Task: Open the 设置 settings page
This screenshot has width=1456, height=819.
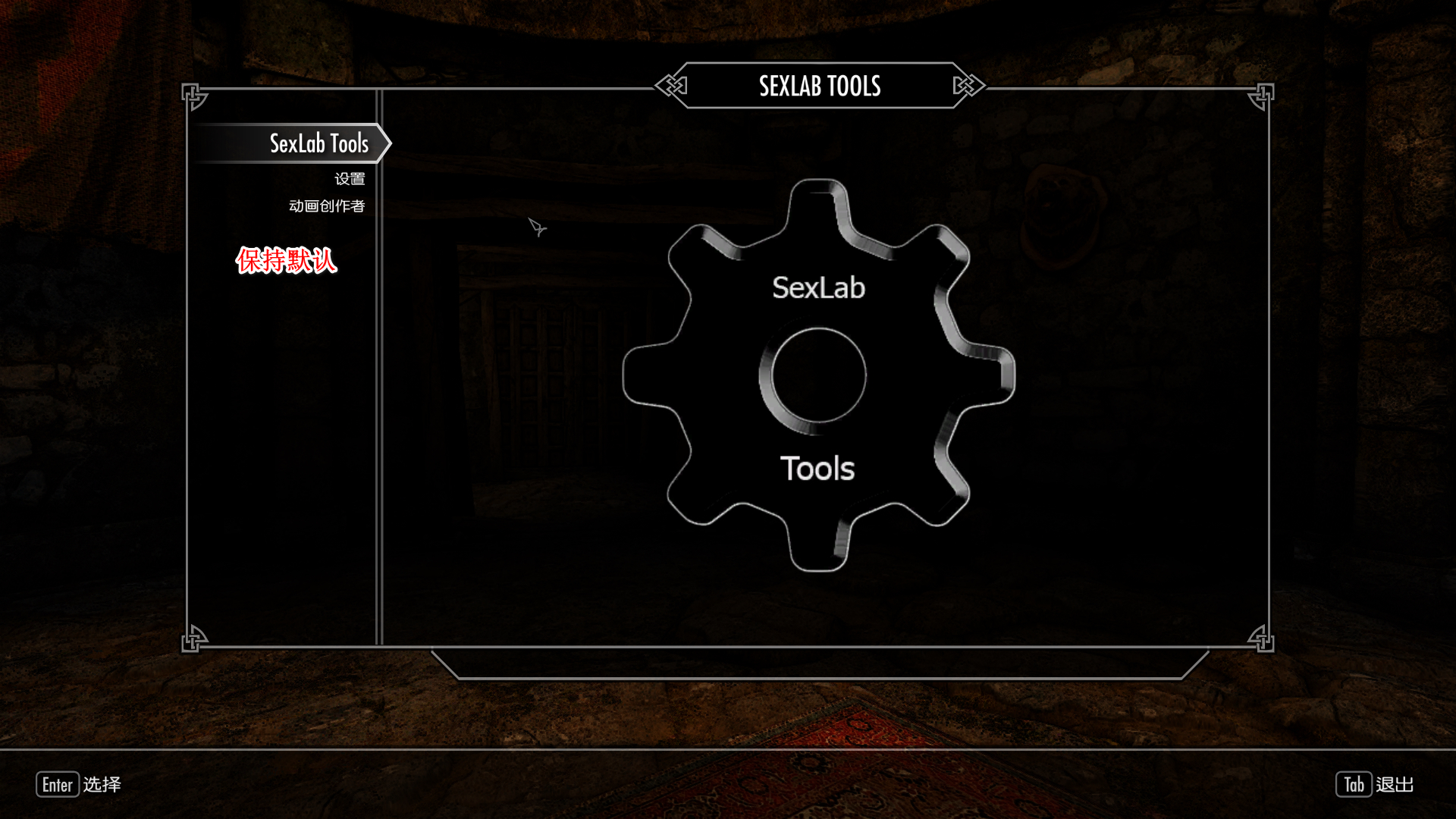Action: (x=350, y=179)
